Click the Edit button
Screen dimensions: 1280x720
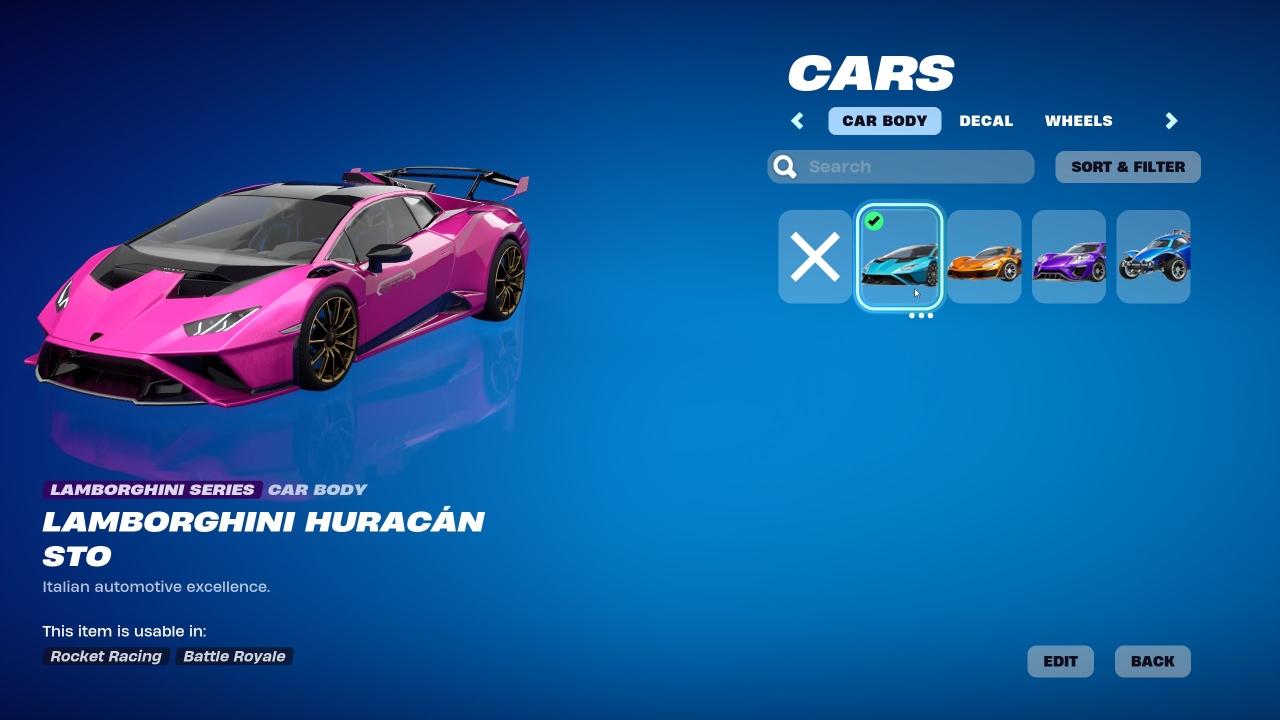(1060, 661)
